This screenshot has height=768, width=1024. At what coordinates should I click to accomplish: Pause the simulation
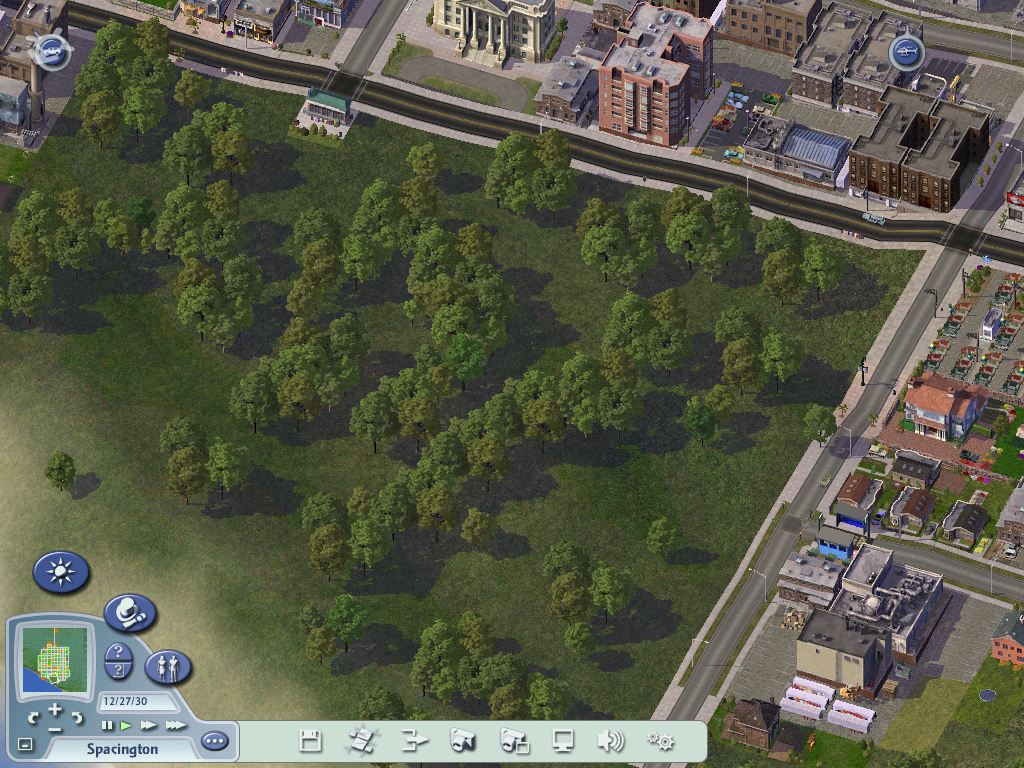108,725
